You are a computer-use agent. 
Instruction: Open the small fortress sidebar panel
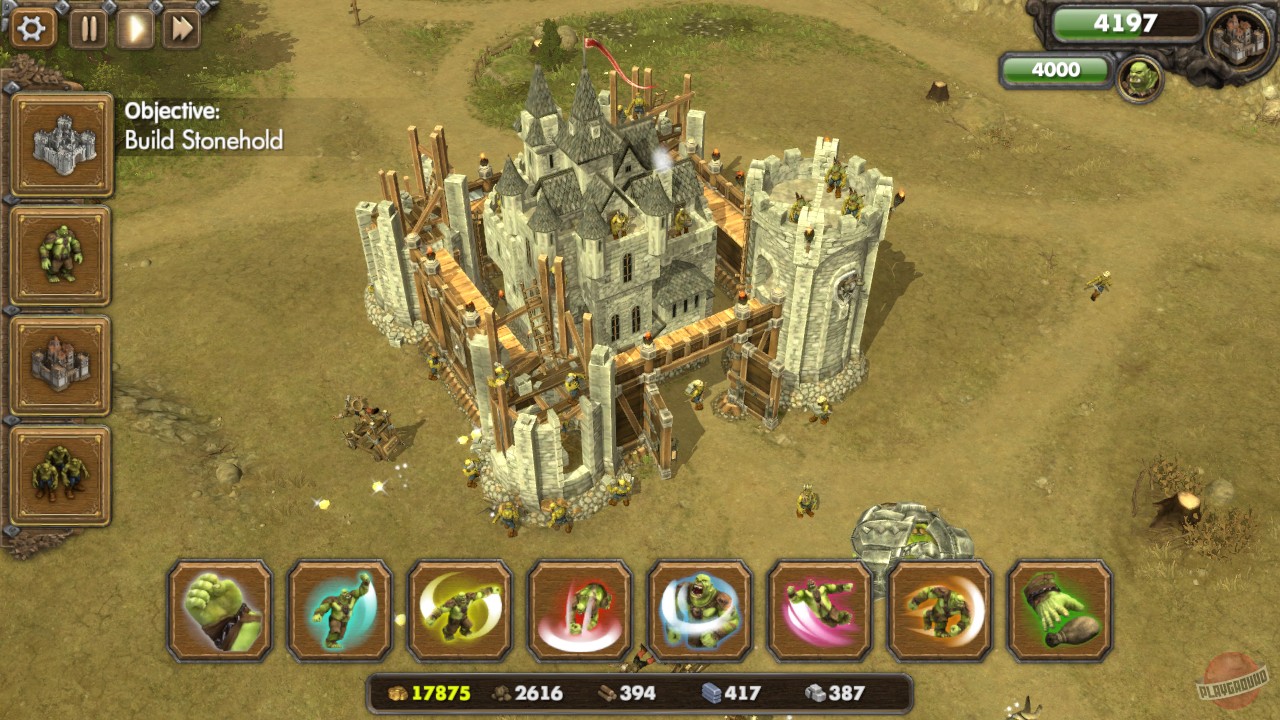(x=63, y=364)
